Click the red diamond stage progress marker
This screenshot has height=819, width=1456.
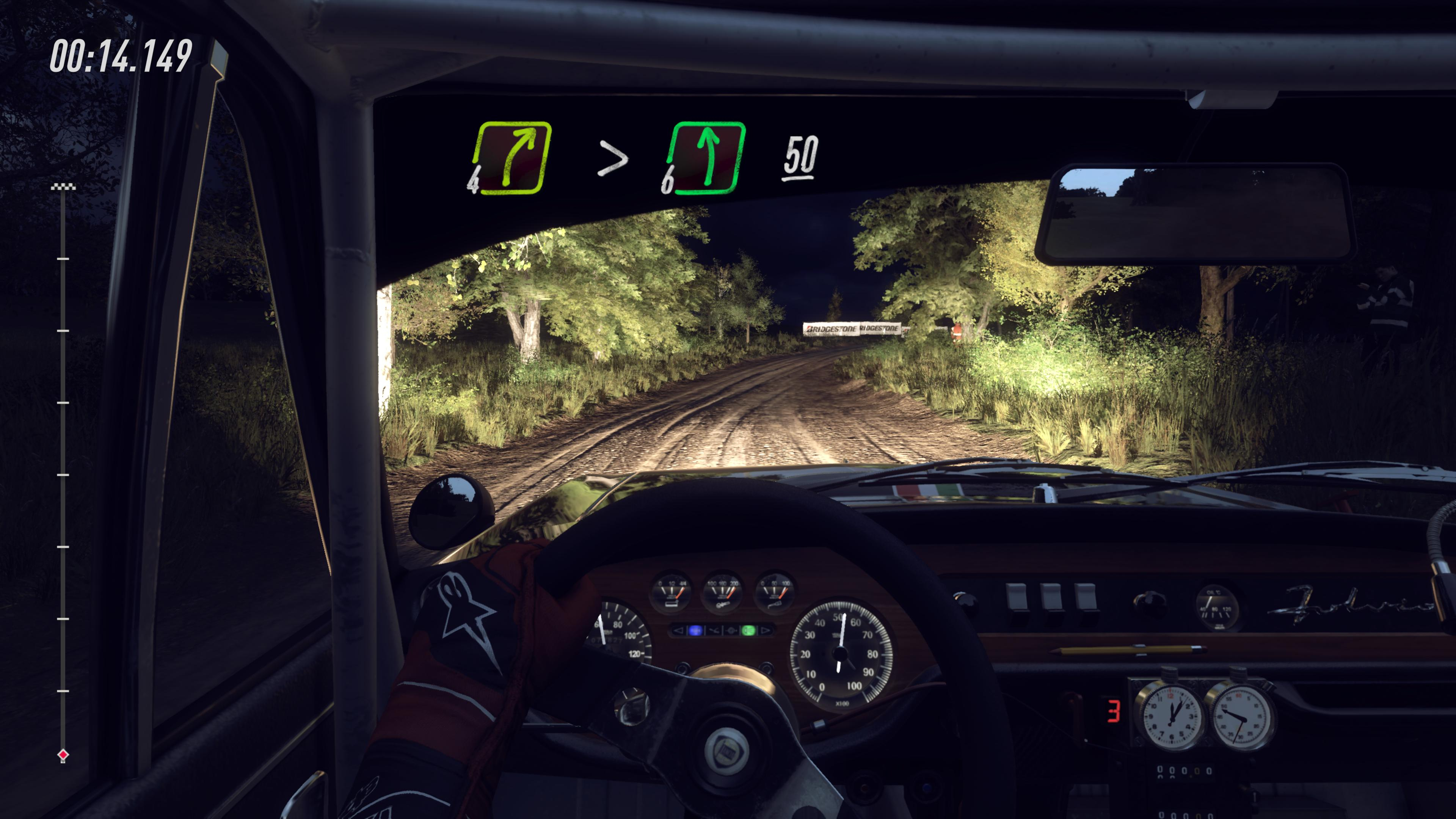click(x=63, y=755)
